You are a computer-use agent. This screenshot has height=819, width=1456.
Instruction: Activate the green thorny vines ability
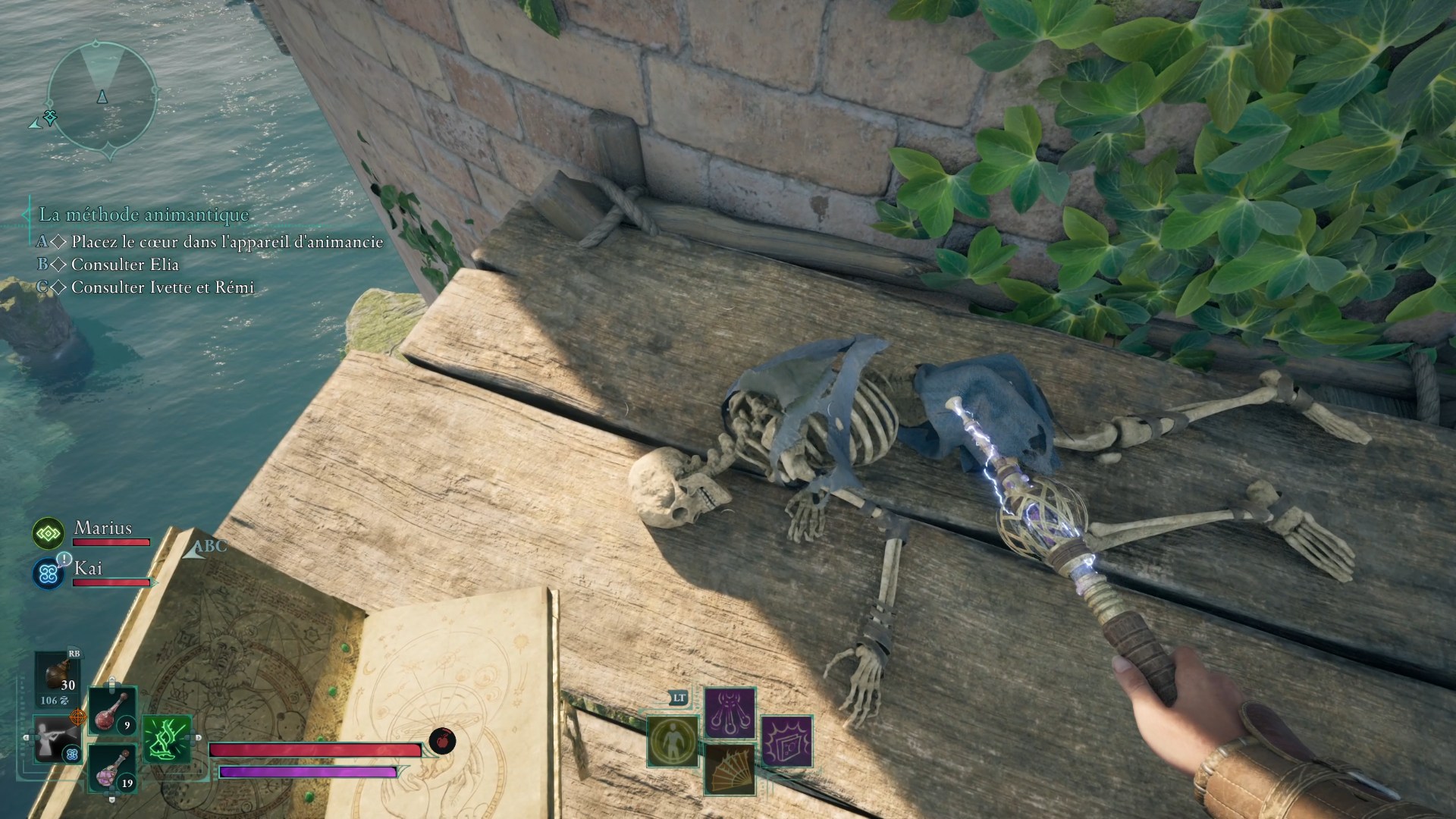pyautogui.click(x=167, y=739)
